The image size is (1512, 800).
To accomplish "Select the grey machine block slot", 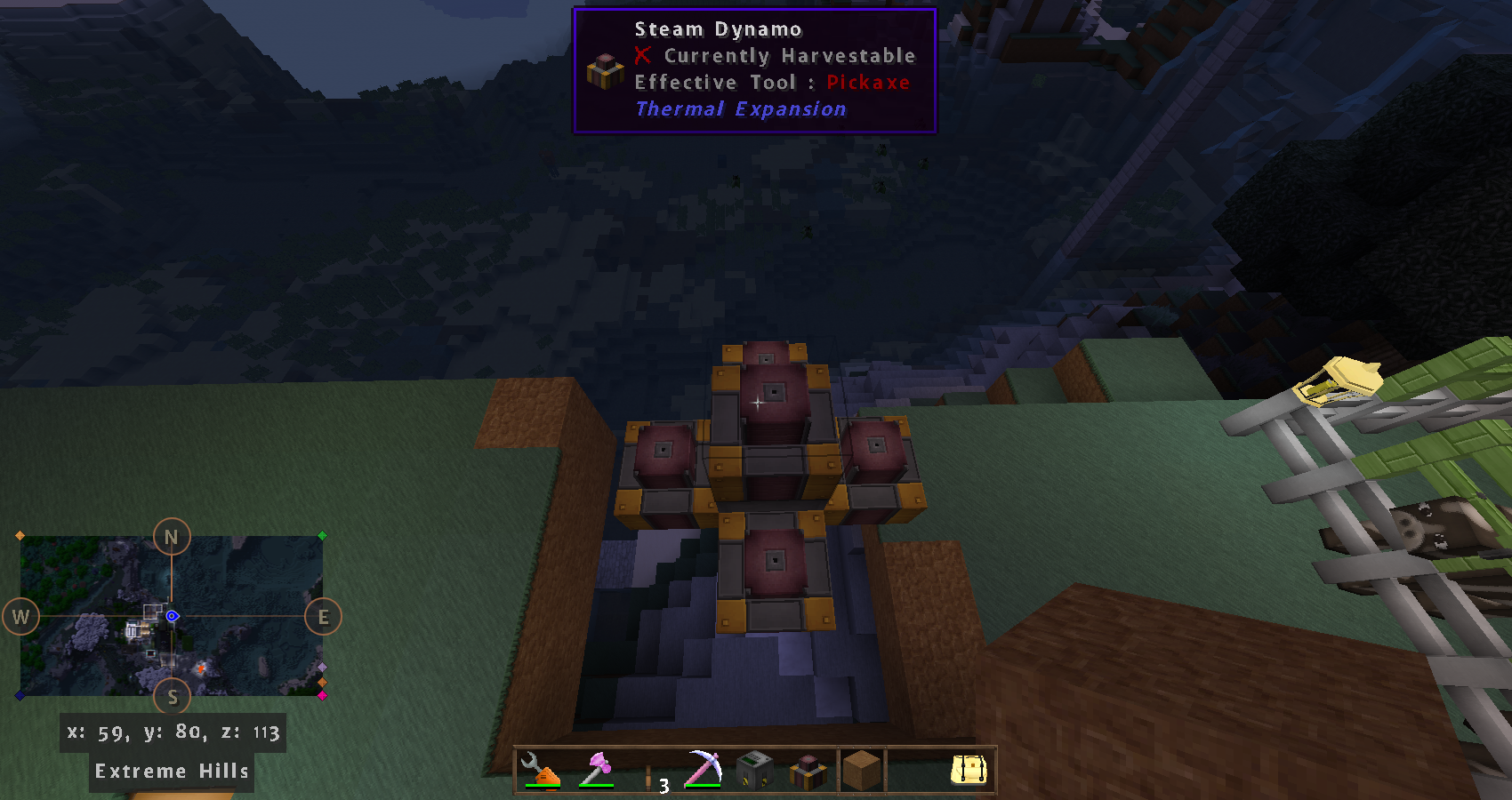I will point(755,770).
